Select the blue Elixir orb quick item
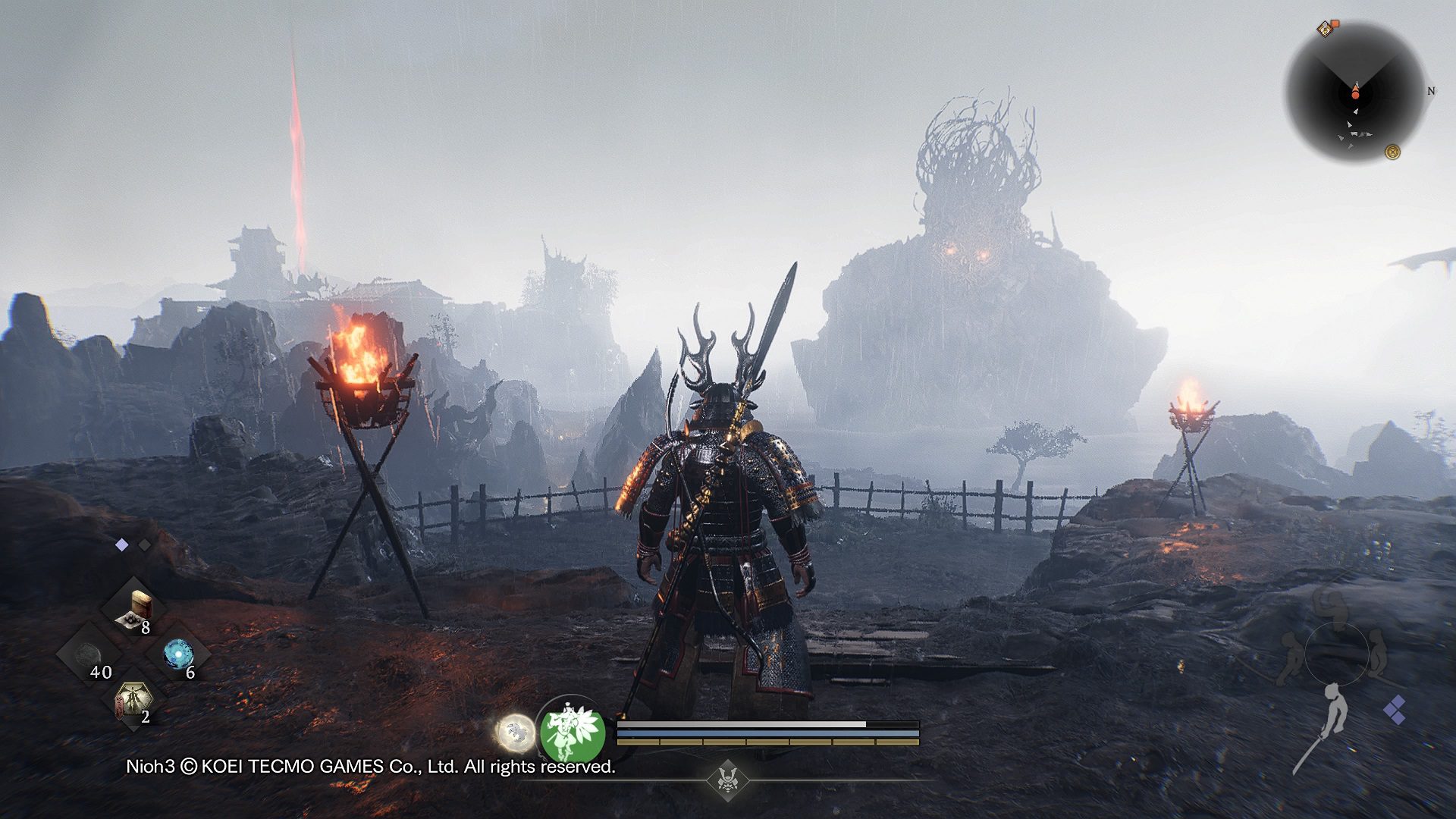This screenshot has width=1456, height=819. (179, 653)
